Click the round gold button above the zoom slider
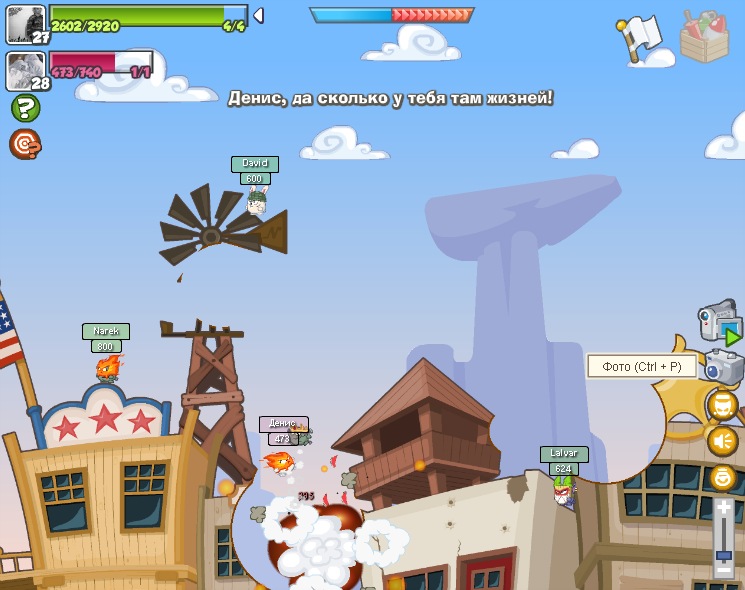The image size is (745, 590). click(x=722, y=477)
